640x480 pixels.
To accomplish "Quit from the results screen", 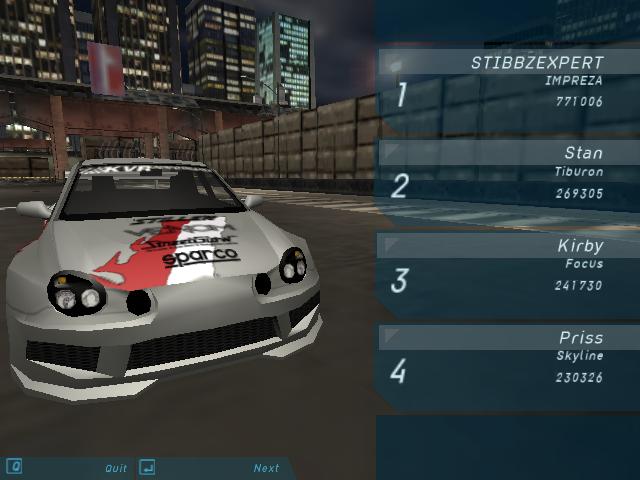I will point(116,468).
